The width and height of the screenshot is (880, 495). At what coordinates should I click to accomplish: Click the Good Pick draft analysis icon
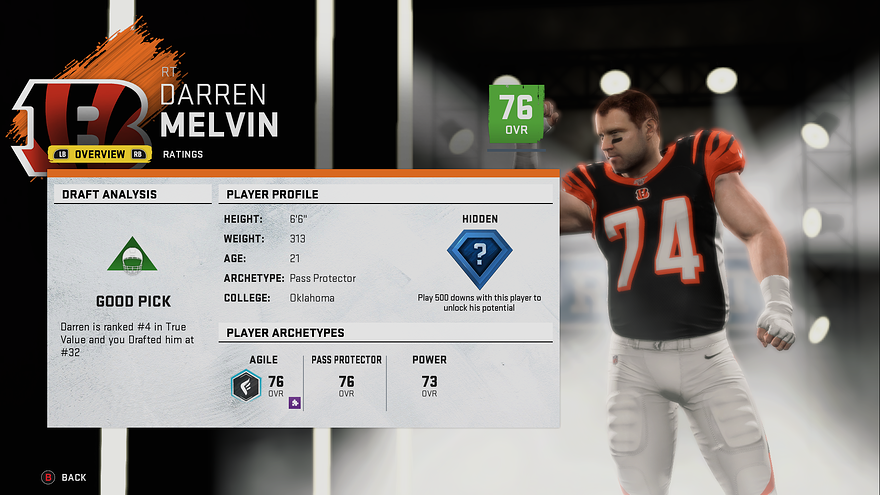[x=133, y=257]
